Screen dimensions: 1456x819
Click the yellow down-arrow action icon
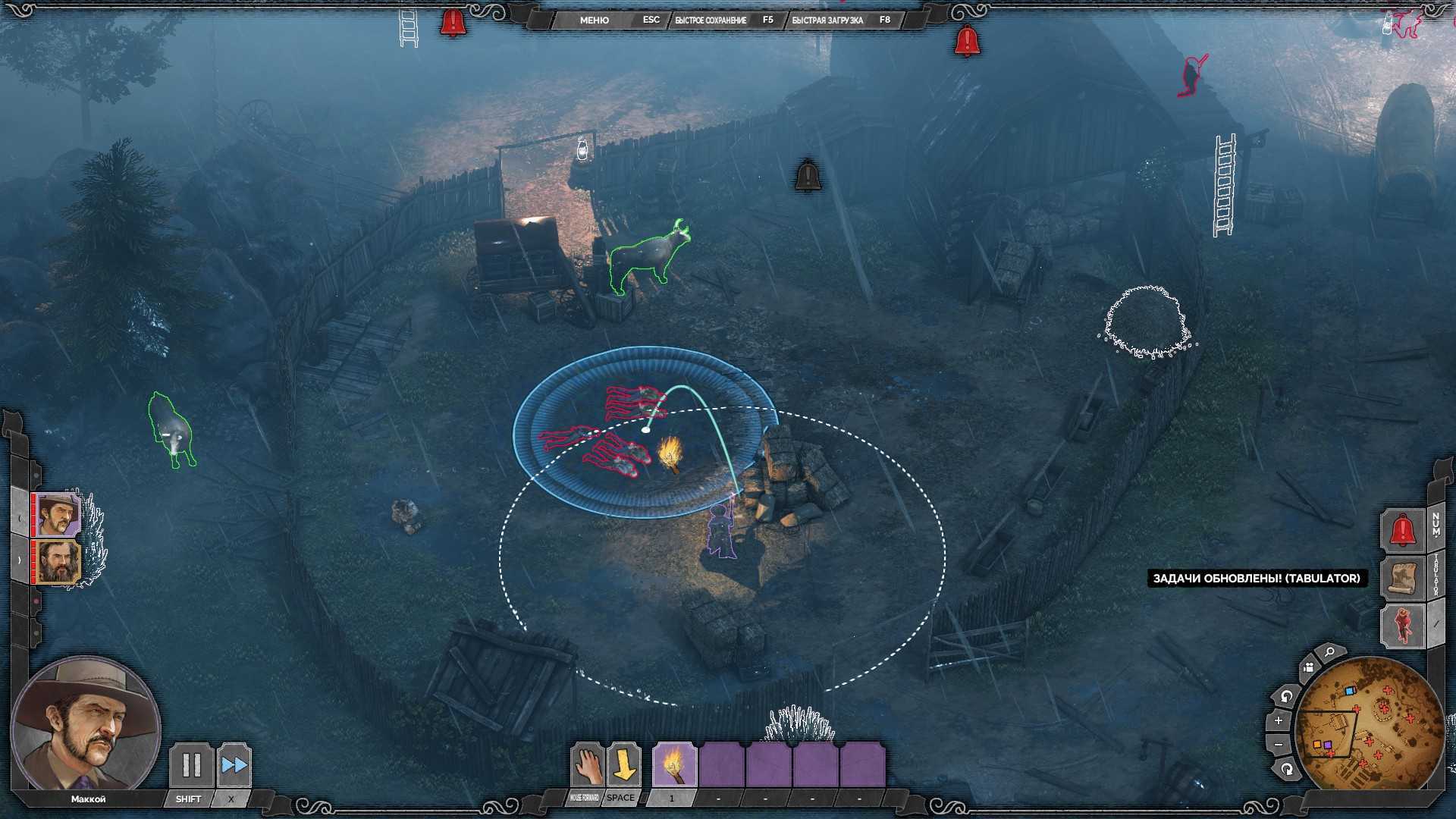tap(624, 765)
